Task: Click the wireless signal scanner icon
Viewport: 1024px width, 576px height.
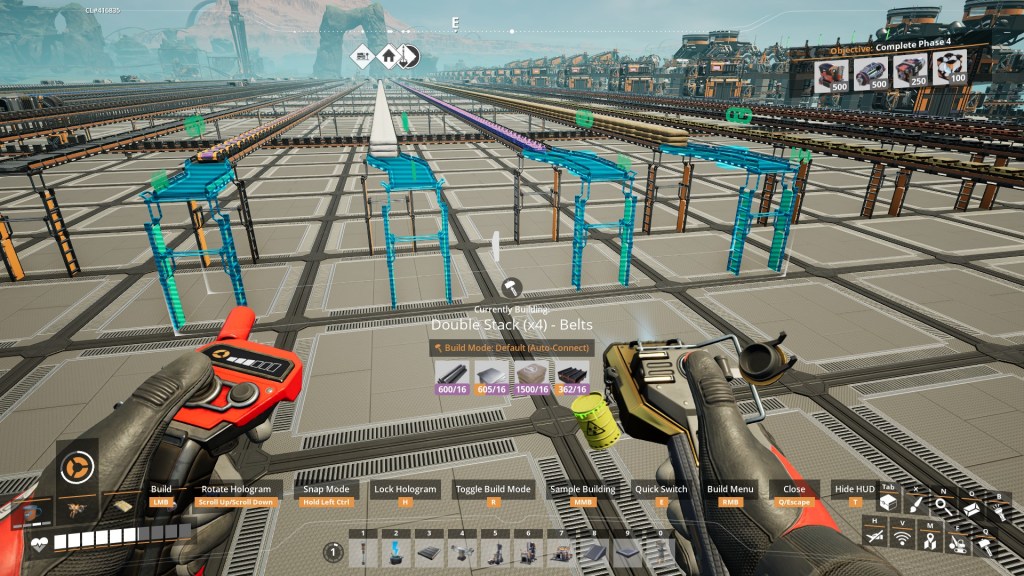Action: coord(902,540)
